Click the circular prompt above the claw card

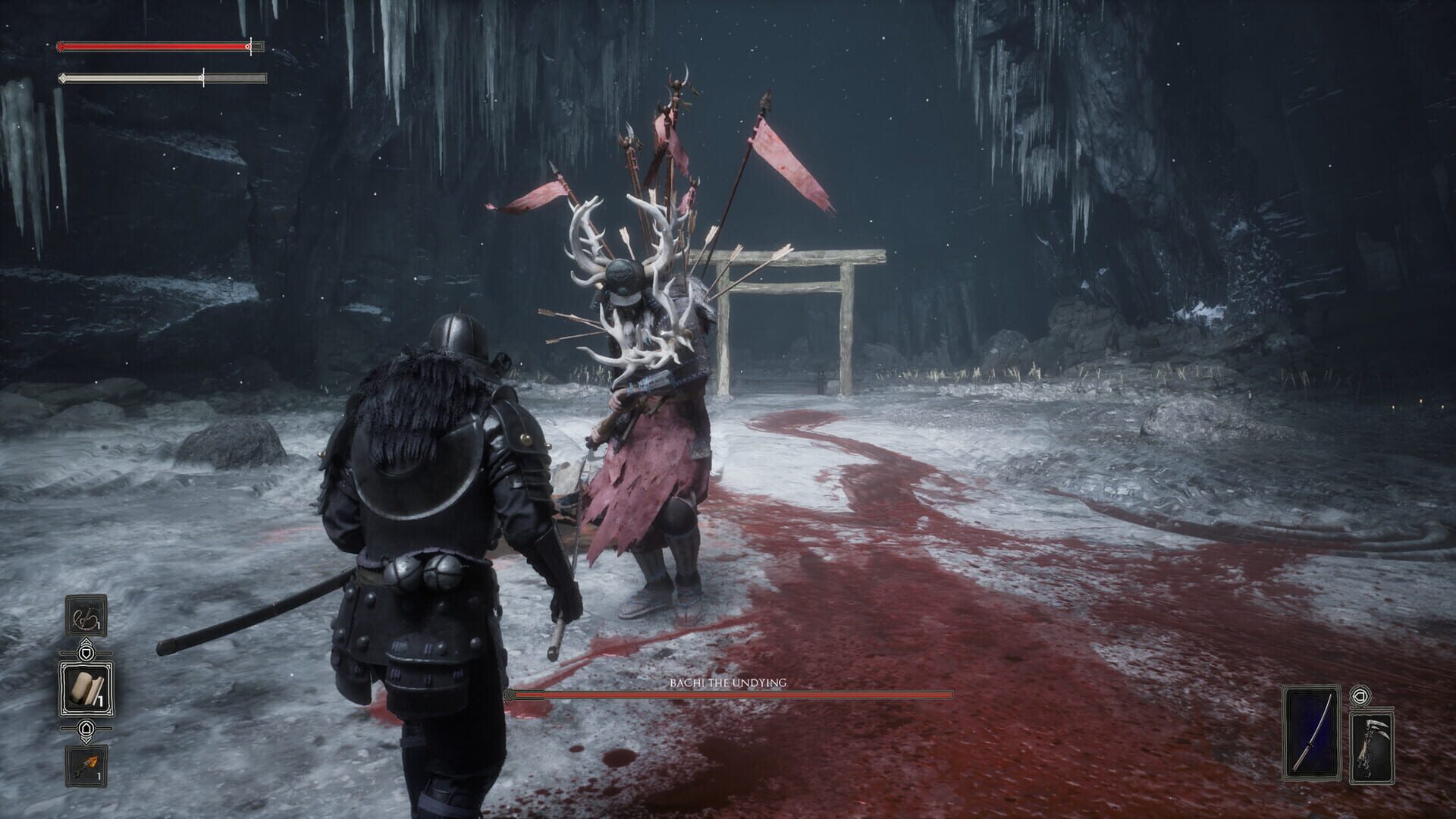coord(1360,695)
